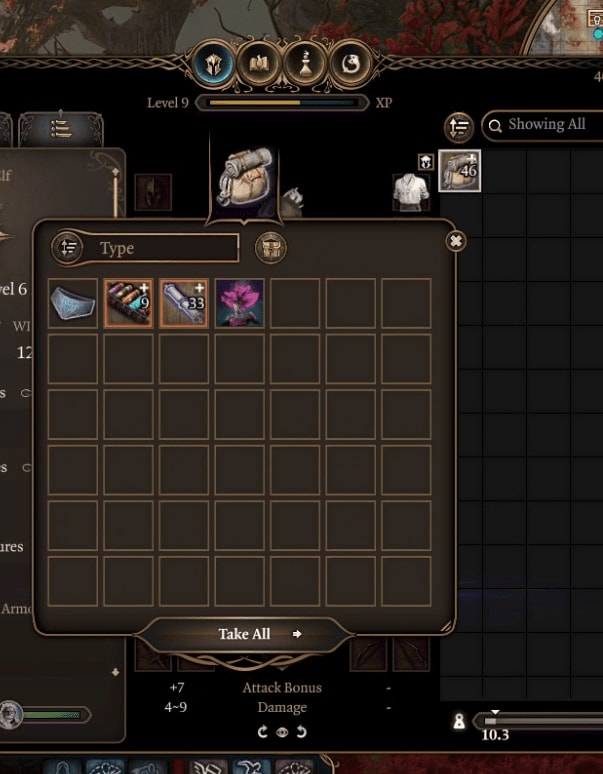The height and width of the screenshot is (774, 603).
Task: Select the helmet equipment slot
Action: (x=153, y=192)
